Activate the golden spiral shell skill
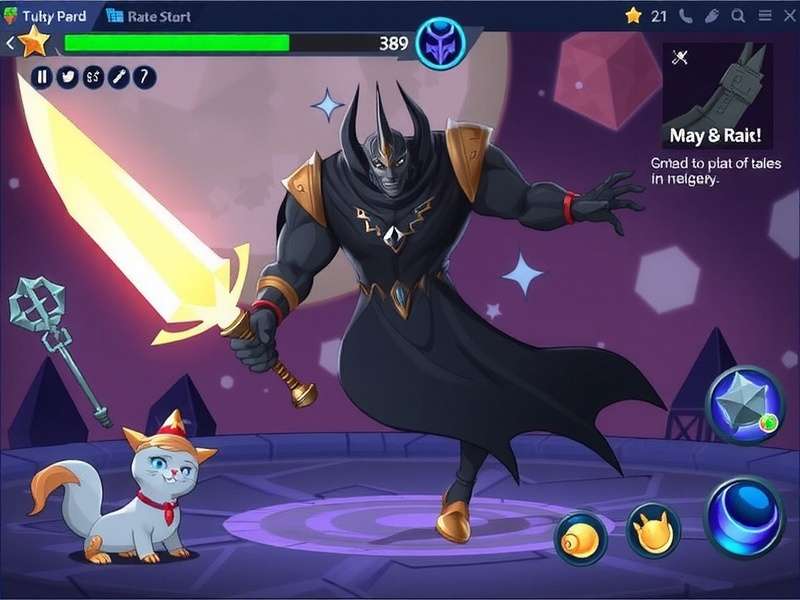 [x=581, y=538]
